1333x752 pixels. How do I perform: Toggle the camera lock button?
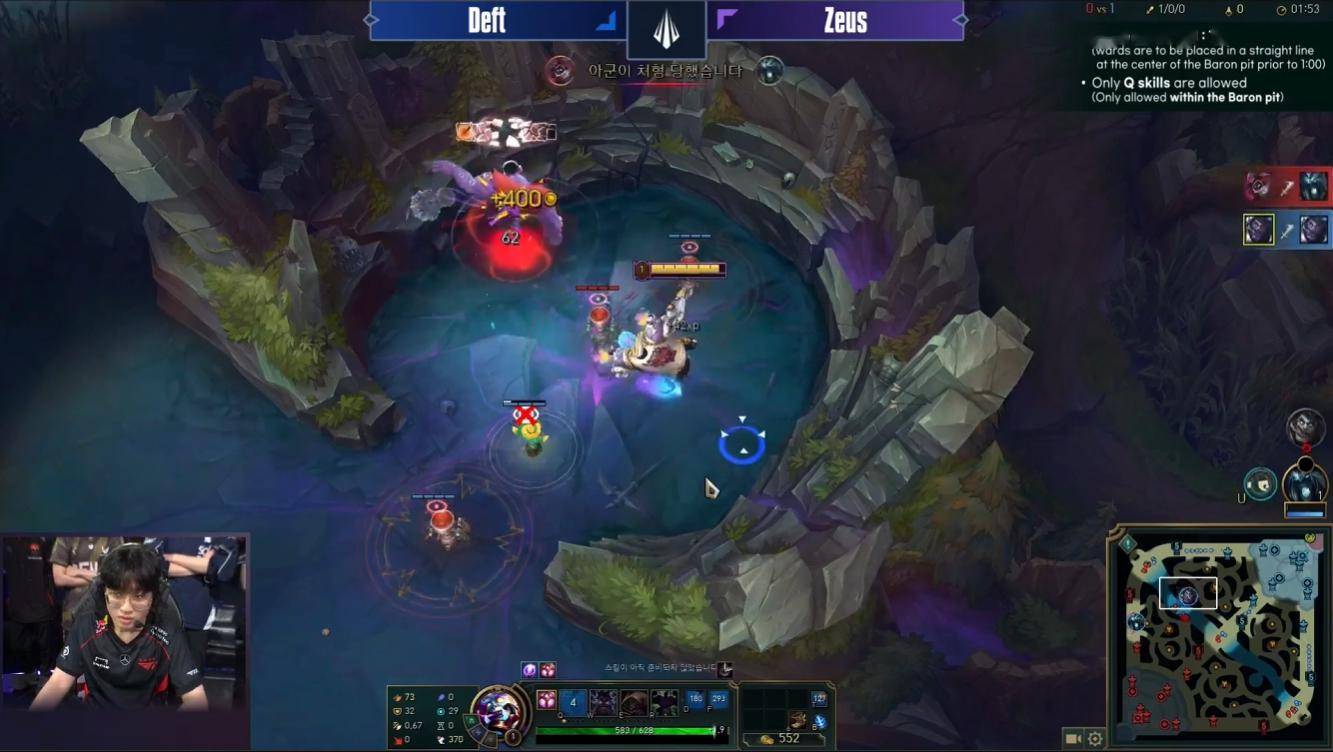pos(1073,739)
